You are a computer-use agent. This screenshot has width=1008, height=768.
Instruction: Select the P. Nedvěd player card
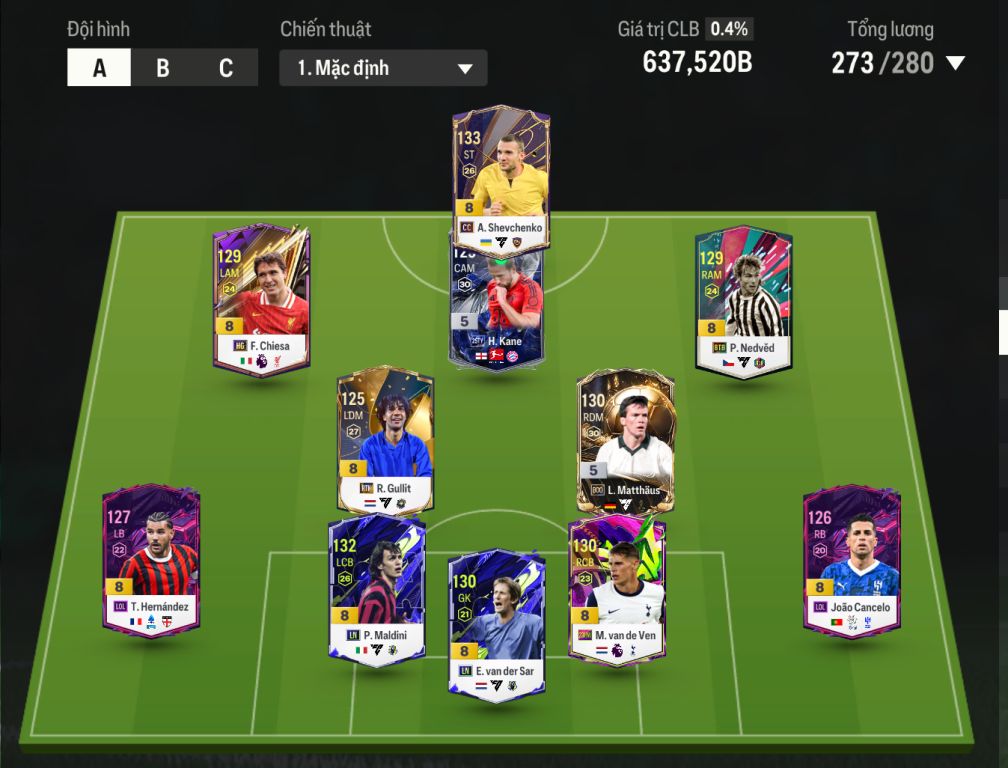pyautogui.click(x=743, y=298)
